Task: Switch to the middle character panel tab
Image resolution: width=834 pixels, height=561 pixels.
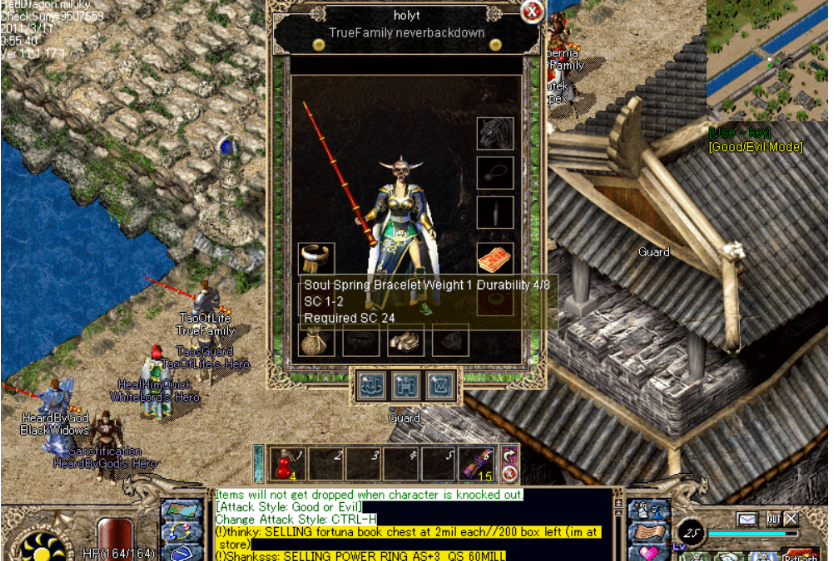Action: [404, 385]
